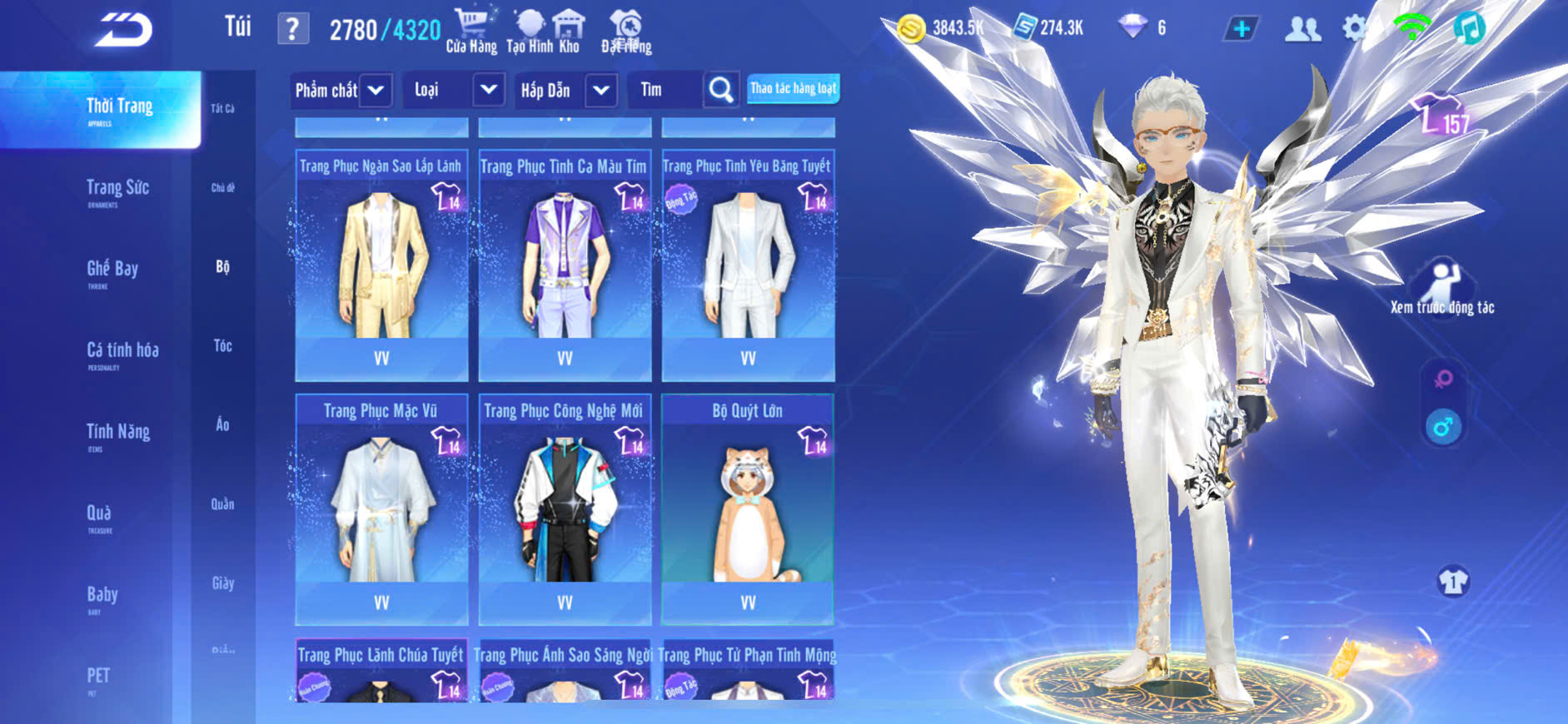
Task: Activate Thao tác hàng loạt batch button
Action: tap(793, 89)
